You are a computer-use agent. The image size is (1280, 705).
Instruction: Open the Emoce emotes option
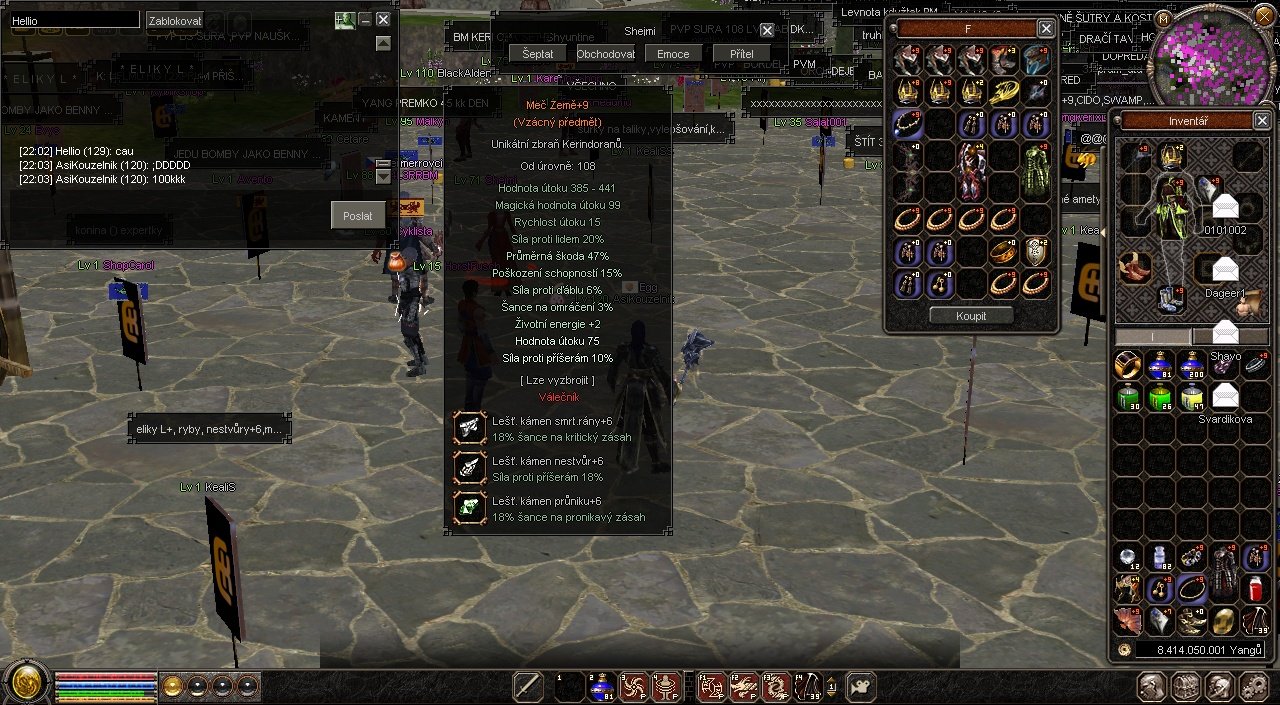click(x=673, y=54)
